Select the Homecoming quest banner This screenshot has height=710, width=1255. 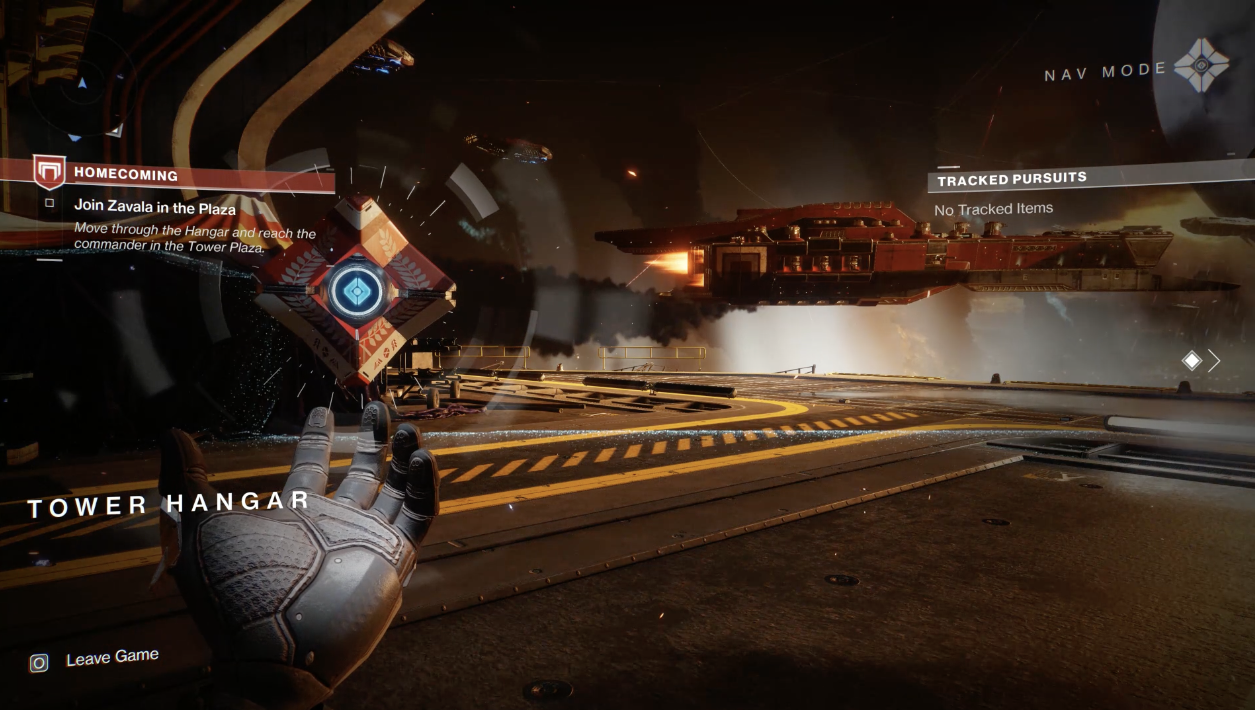180,174
